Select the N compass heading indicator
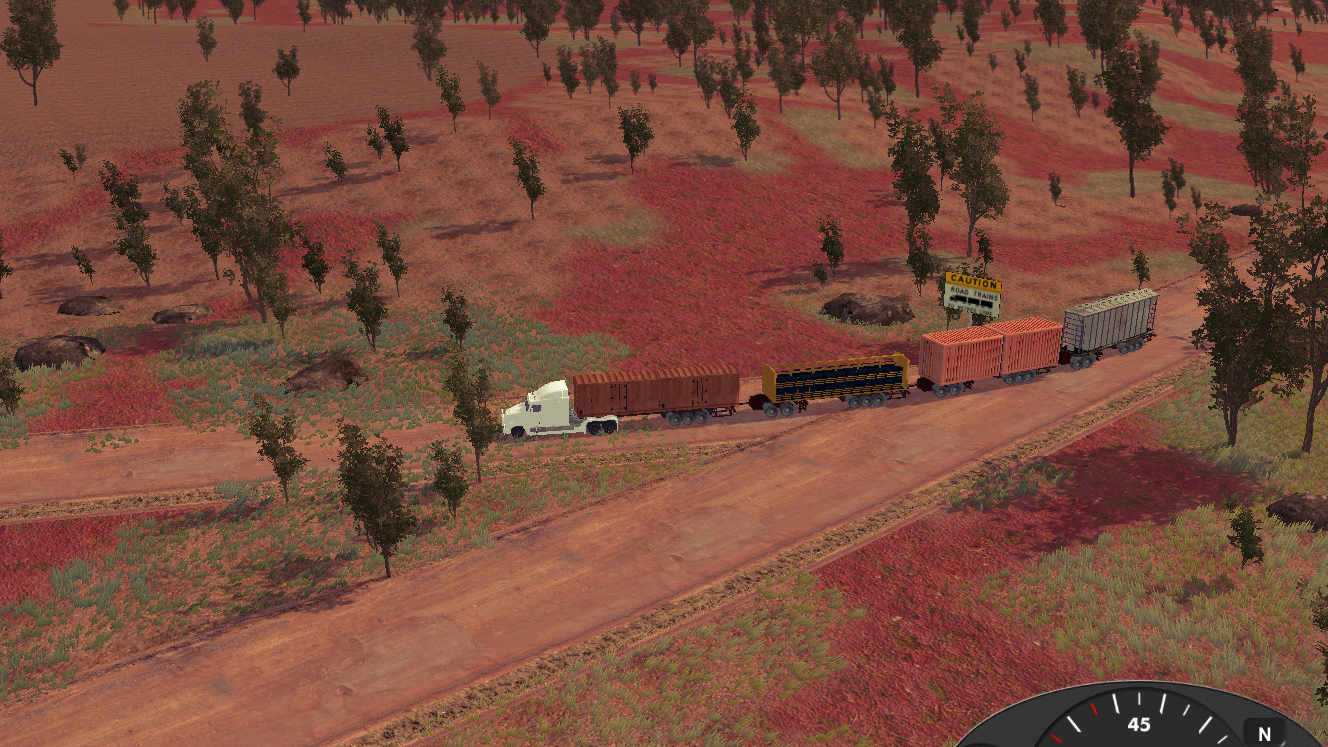 [1265, 733]
